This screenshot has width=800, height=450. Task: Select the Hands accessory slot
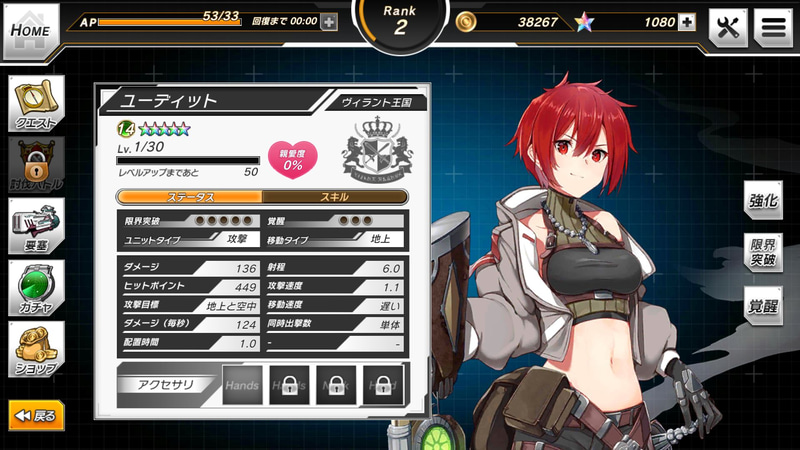242,385
